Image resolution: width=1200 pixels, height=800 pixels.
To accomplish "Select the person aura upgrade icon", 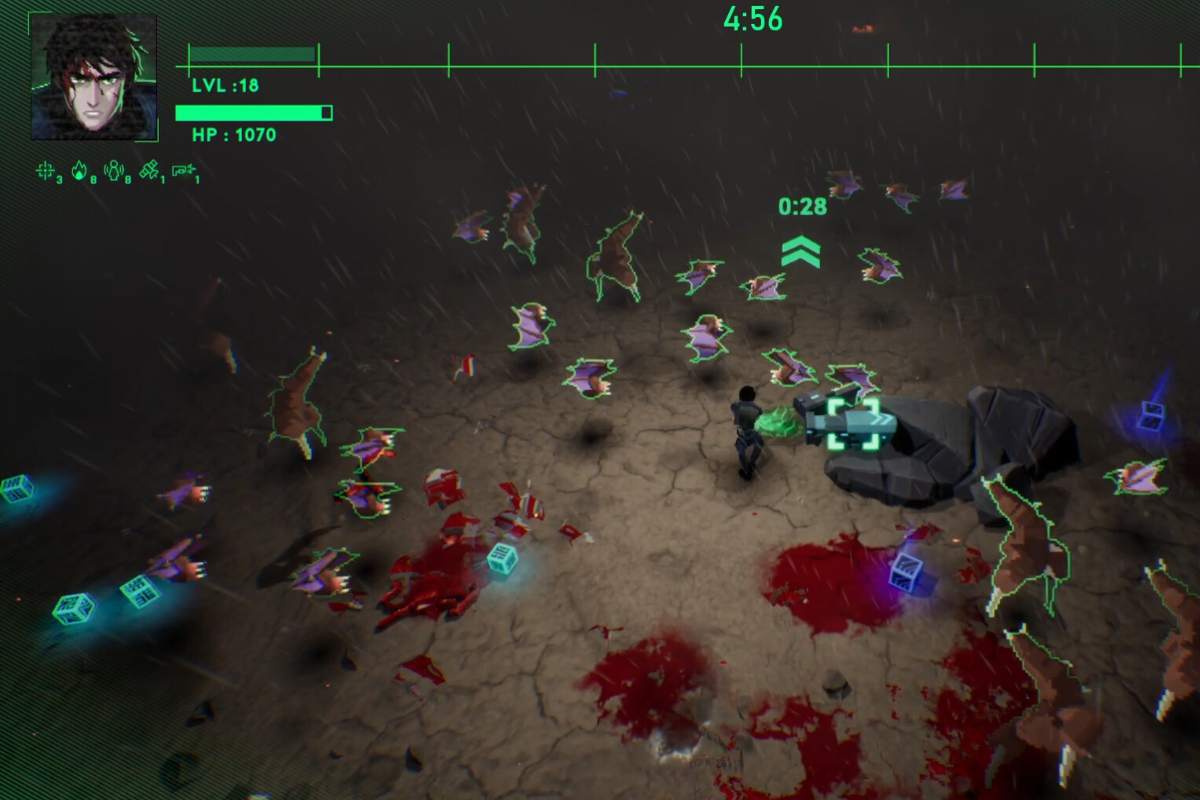I will tap(113, 171).
